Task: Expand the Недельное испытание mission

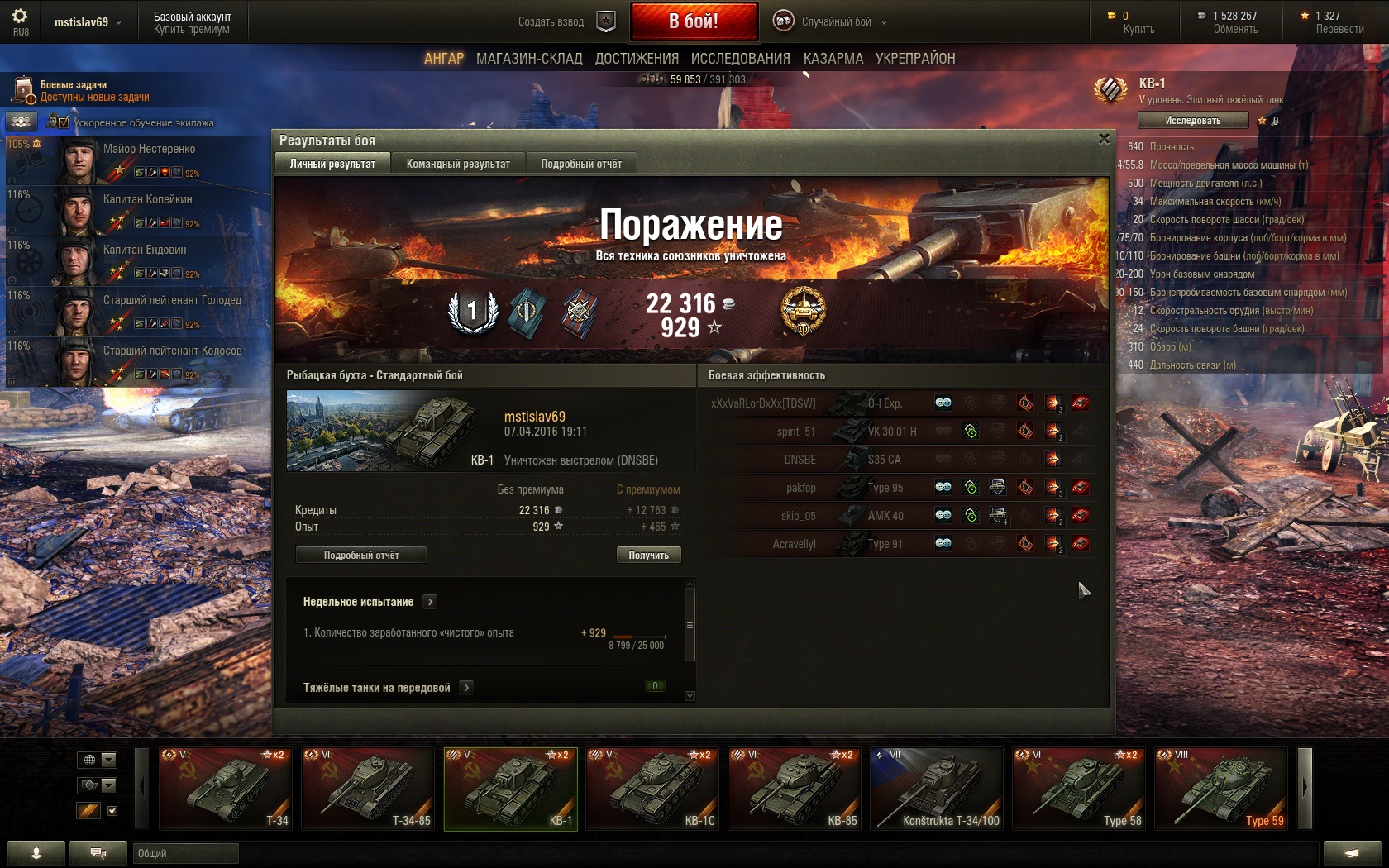Action: coord(430,602)
